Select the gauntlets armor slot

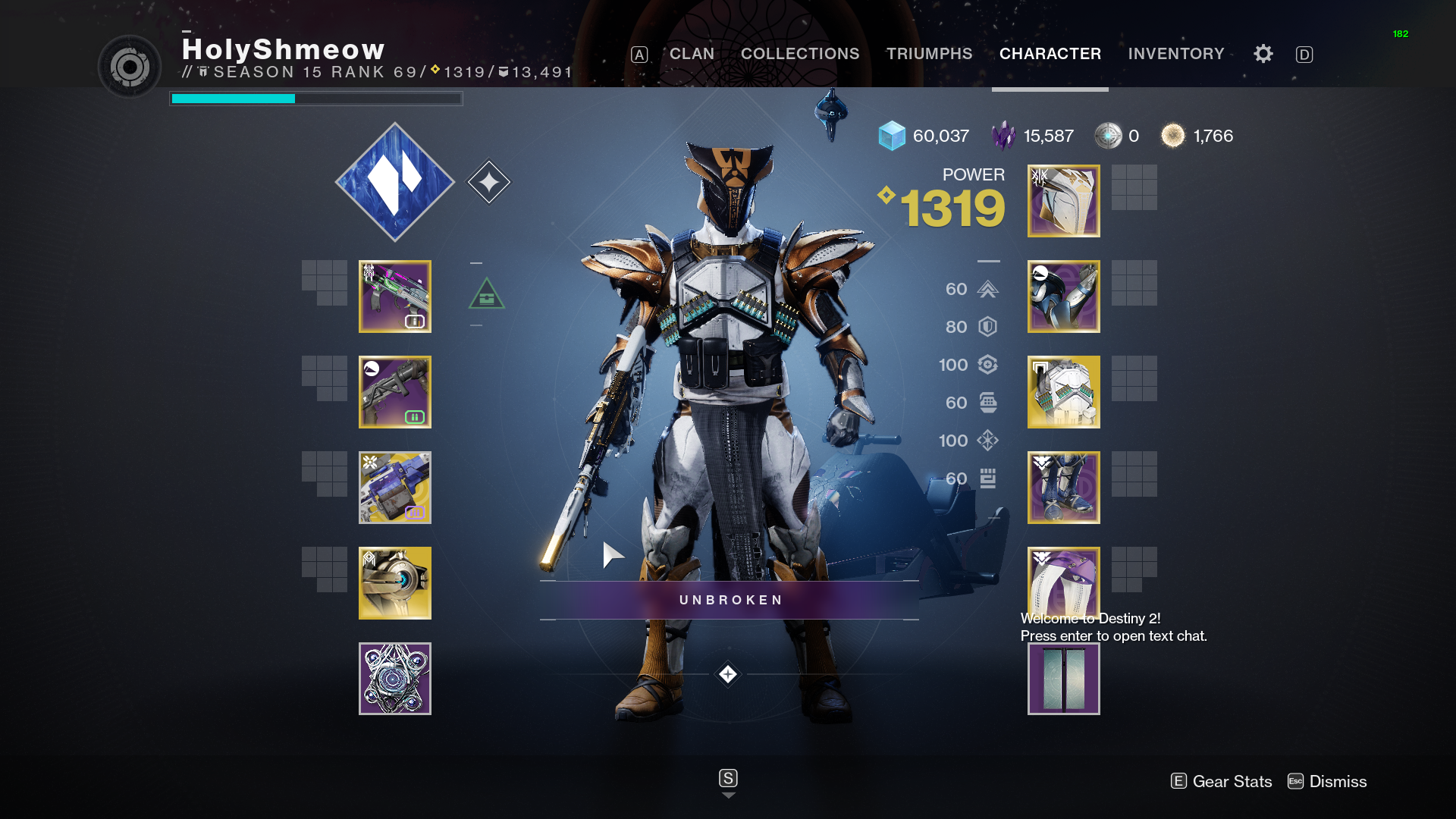pos(1063,296)
